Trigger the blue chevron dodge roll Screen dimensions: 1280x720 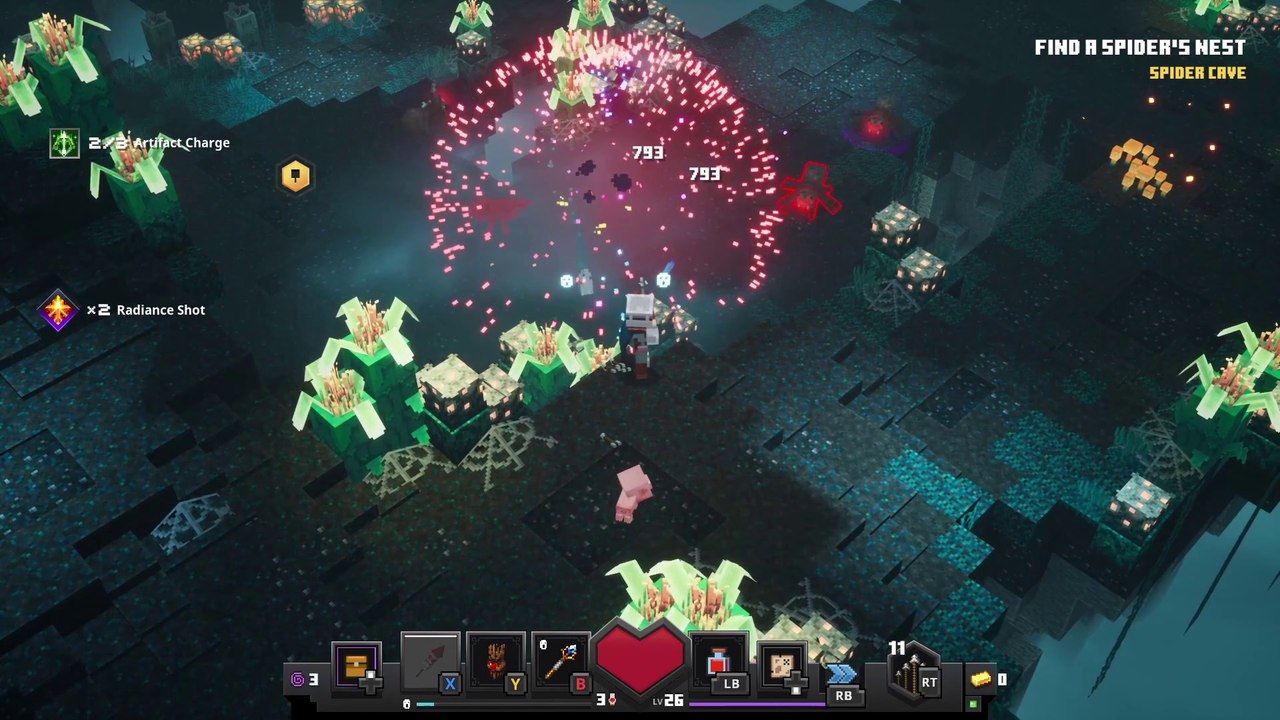click(x=841, y=675)
